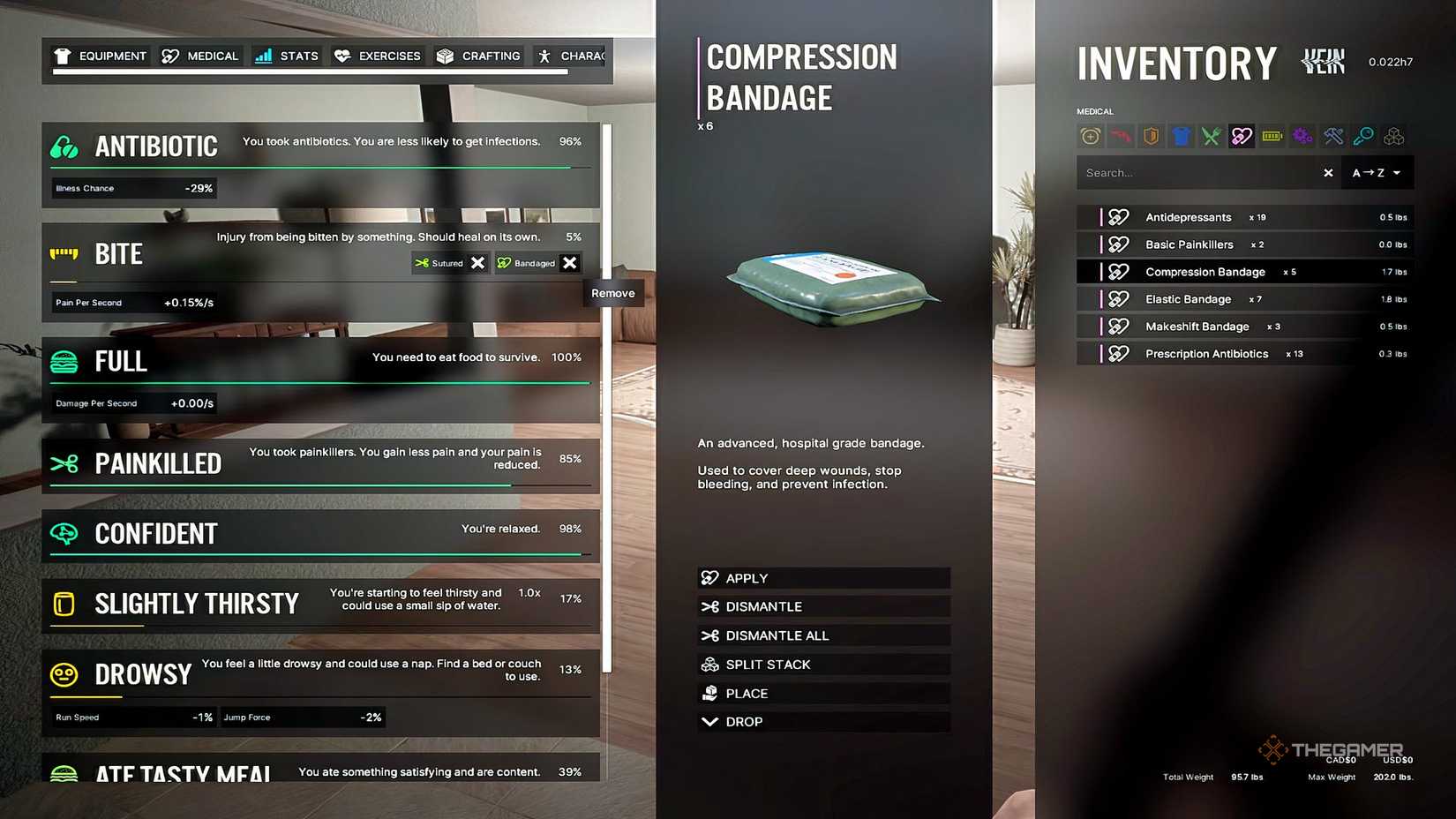The height and width of the screenshot is (819, 1456).
Task: Filter inventory by food using the utensils icon
Action: pyautogui.click(x=1211, y=136)
